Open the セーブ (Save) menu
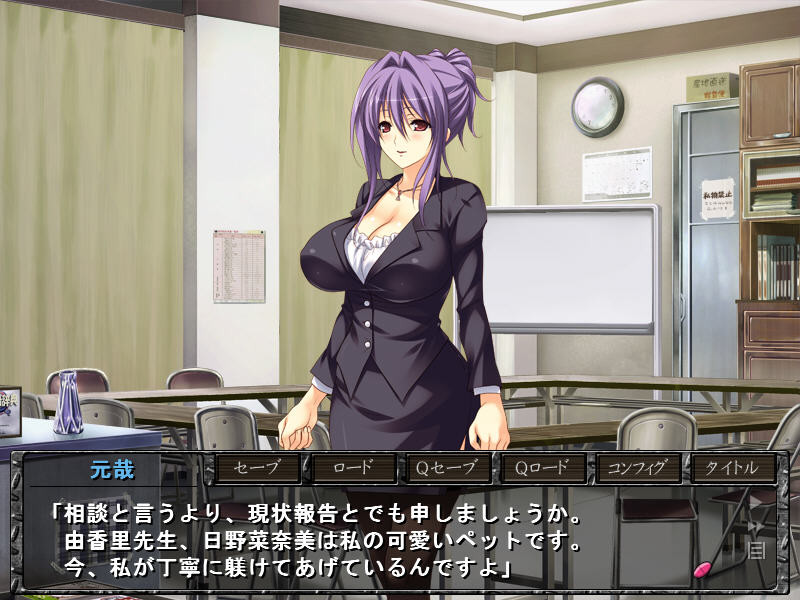The width and height of the screenshot is (800, 600). pyautogui.click(x=257, y=468)
